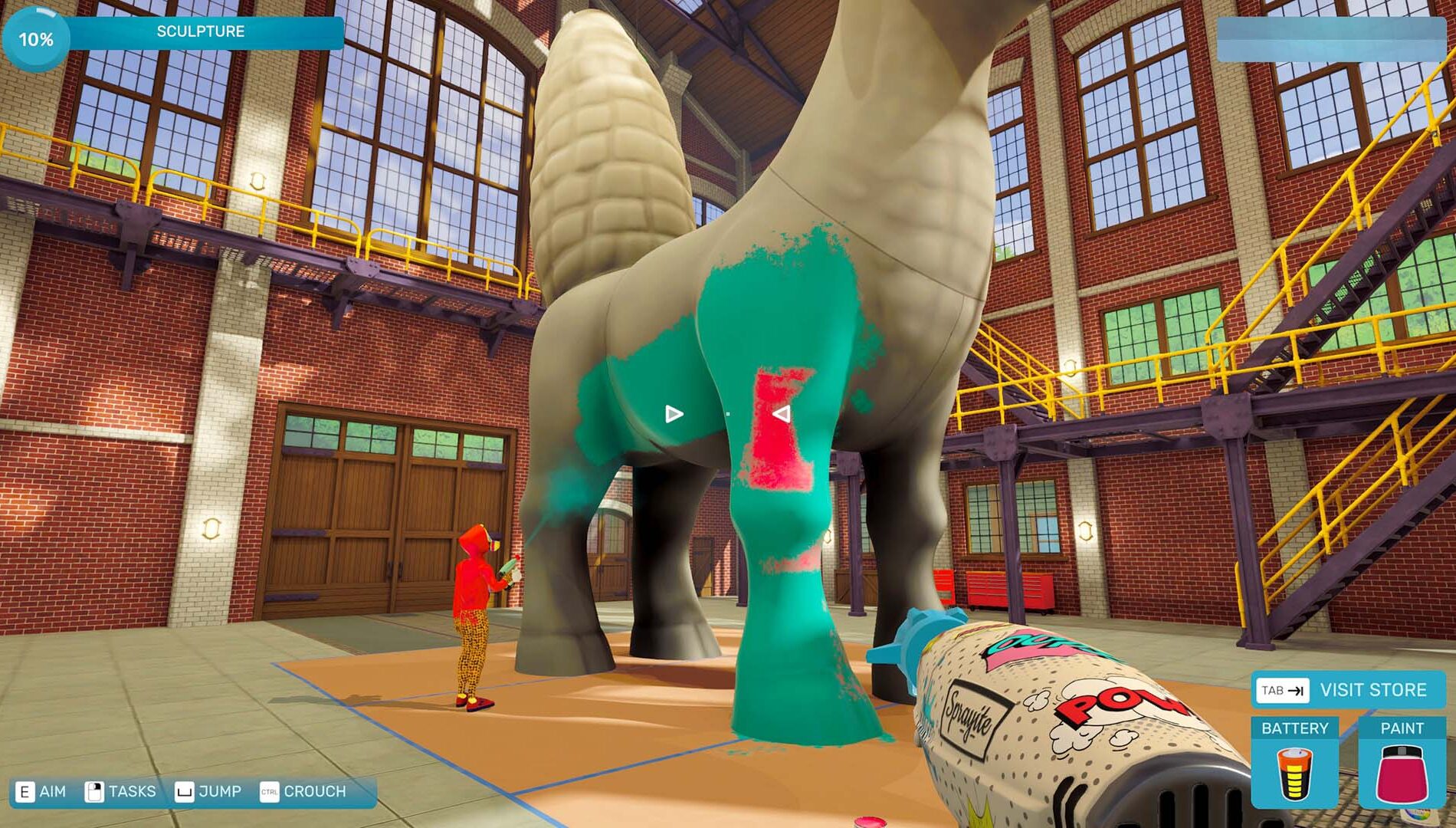This screenshot has width=1456, height=828.
Task: Toggle AIM mode via its keybind prompt
Action: tap(51, 790)
